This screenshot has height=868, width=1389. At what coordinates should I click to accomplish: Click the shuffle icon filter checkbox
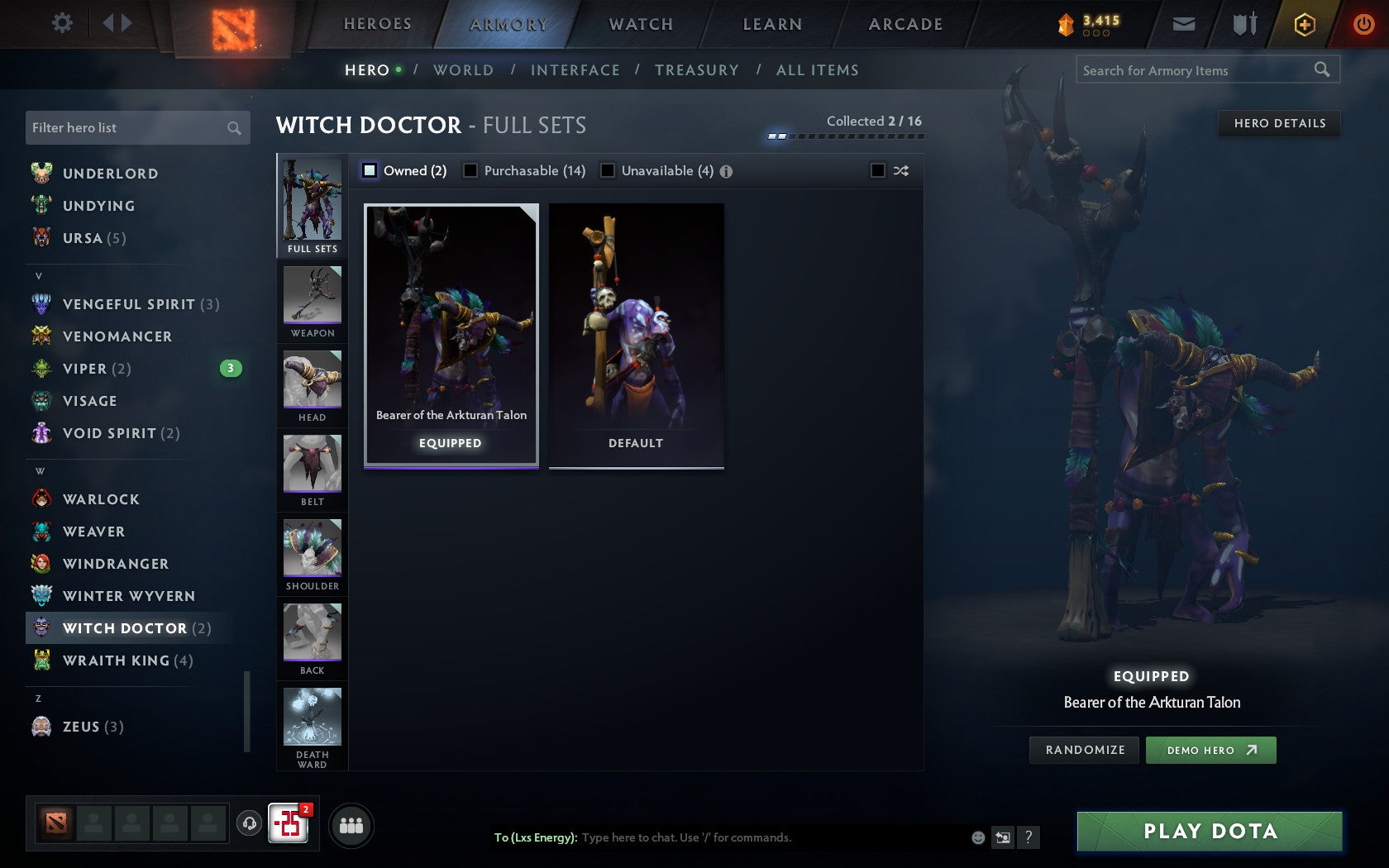(880, 170)
